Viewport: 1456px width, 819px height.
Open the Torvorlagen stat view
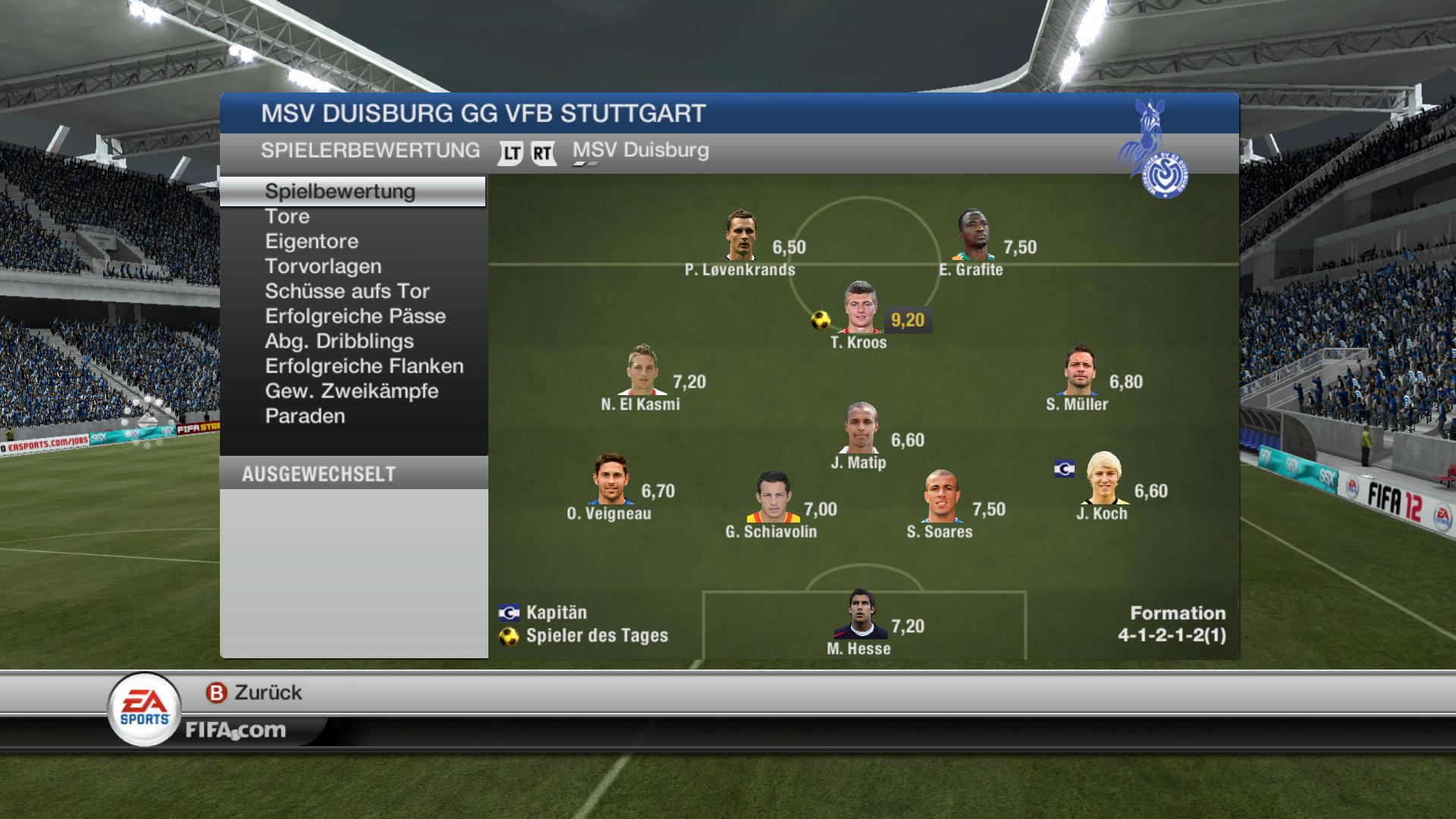(x=323, y=267)
